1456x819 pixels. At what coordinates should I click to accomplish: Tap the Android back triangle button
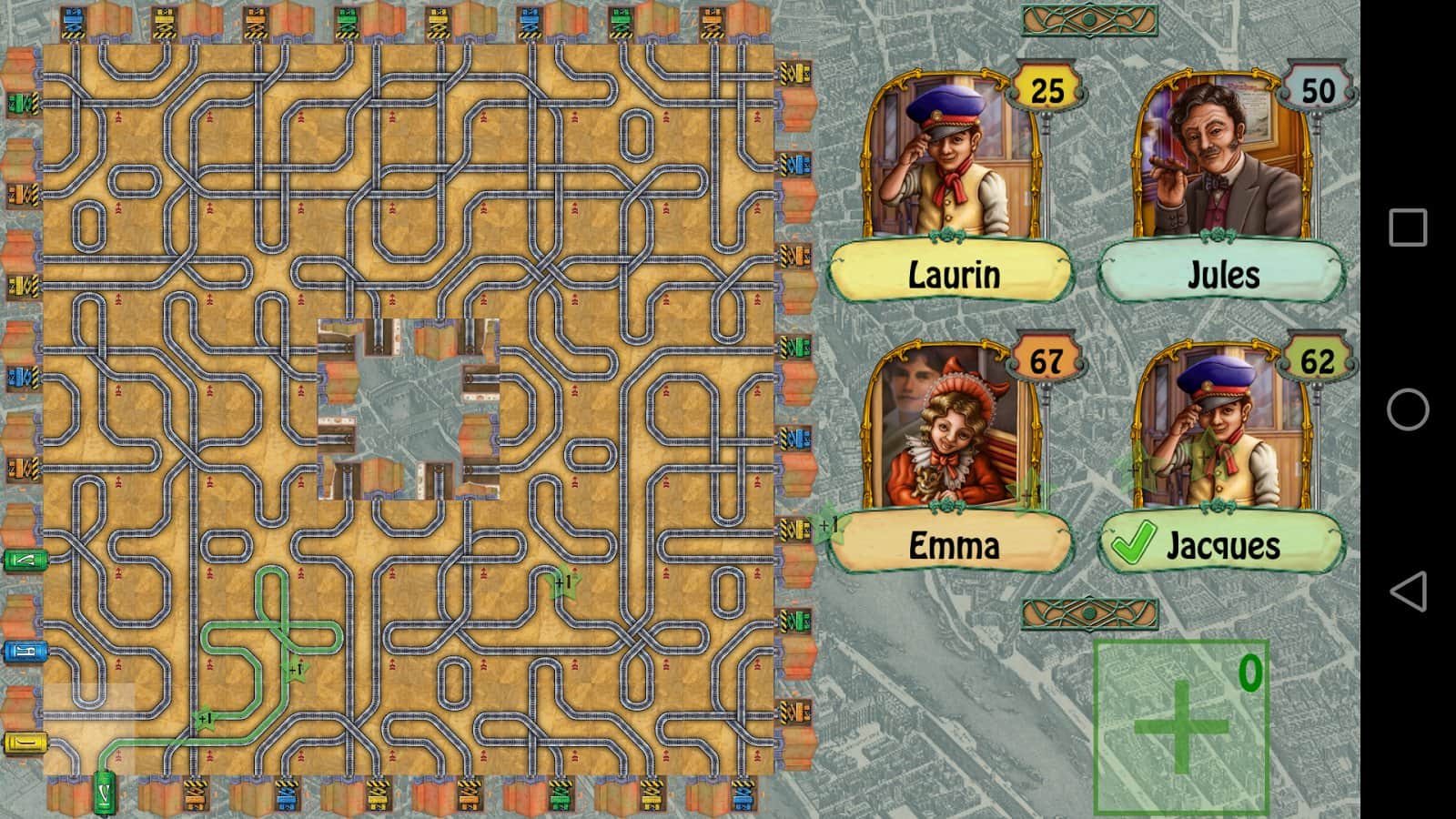[x=1408, y=591]
